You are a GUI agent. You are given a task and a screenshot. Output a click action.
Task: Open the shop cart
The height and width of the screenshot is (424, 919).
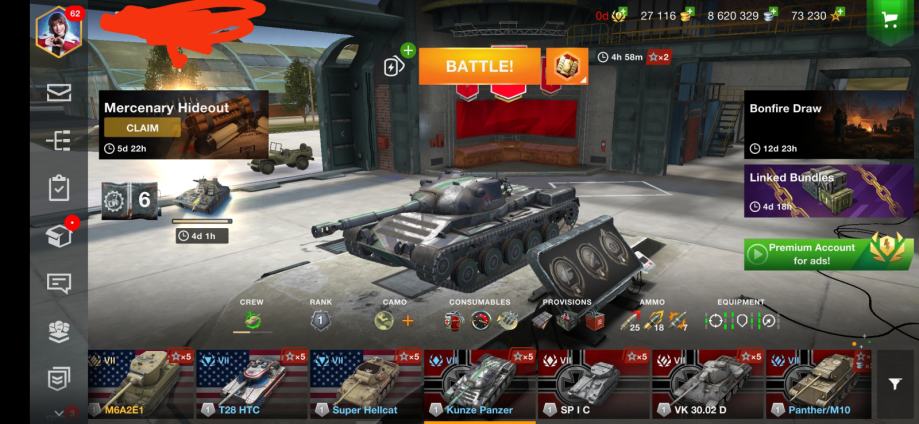887,19
